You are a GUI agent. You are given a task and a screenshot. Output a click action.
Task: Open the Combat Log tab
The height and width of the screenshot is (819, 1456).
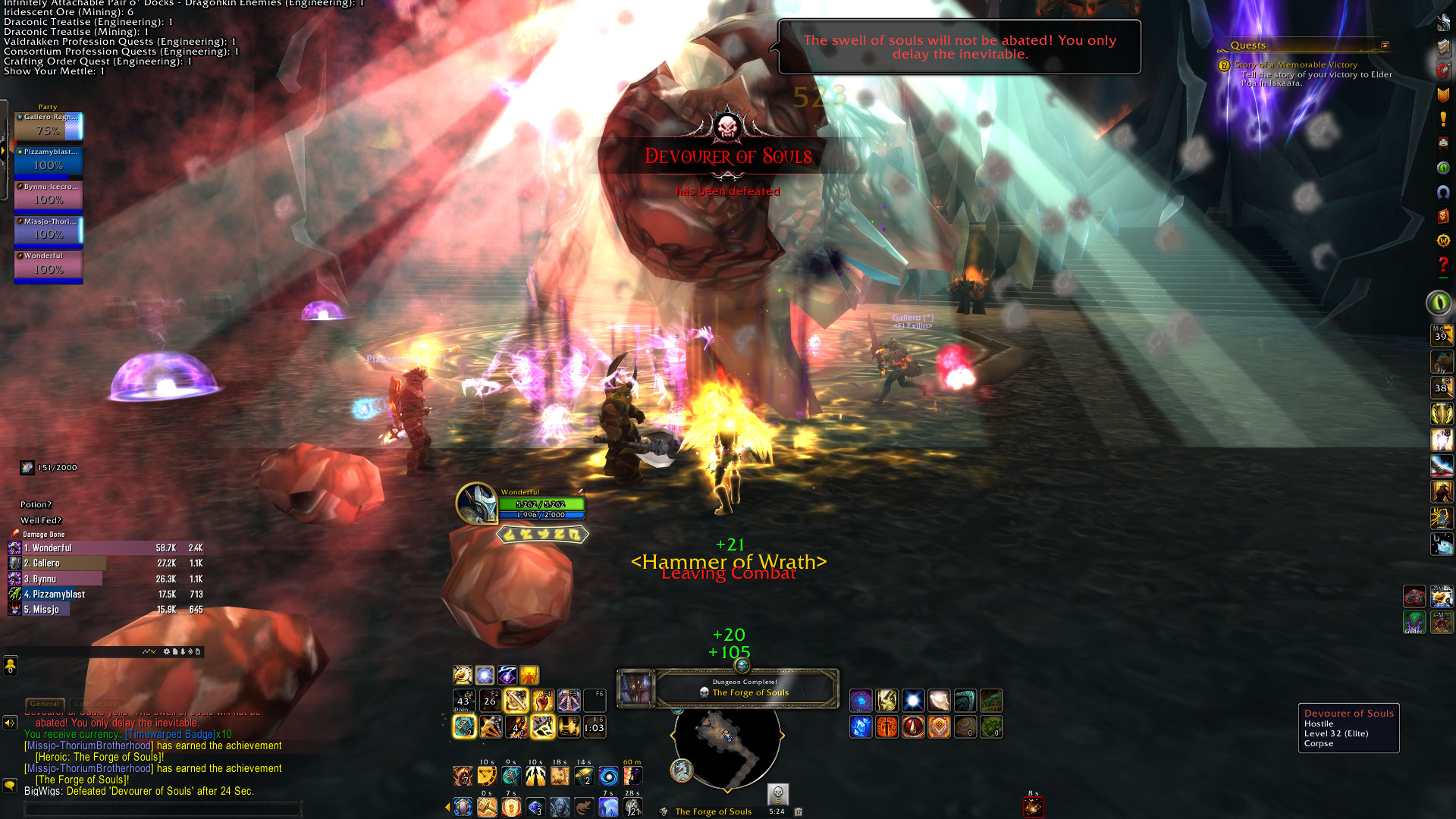pyautogui.click(x=97, y=704)
